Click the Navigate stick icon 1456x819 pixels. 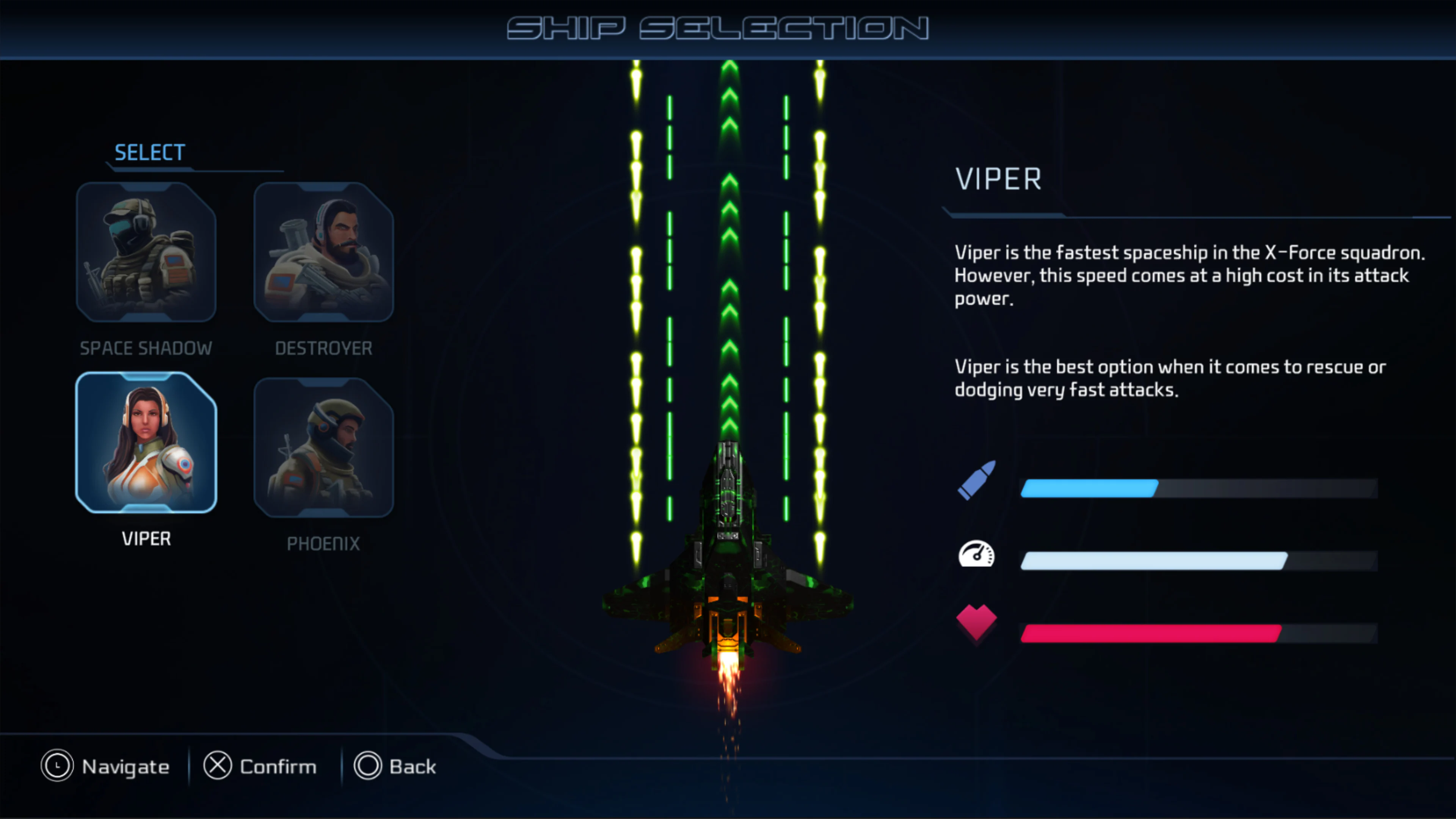(56, 766)
